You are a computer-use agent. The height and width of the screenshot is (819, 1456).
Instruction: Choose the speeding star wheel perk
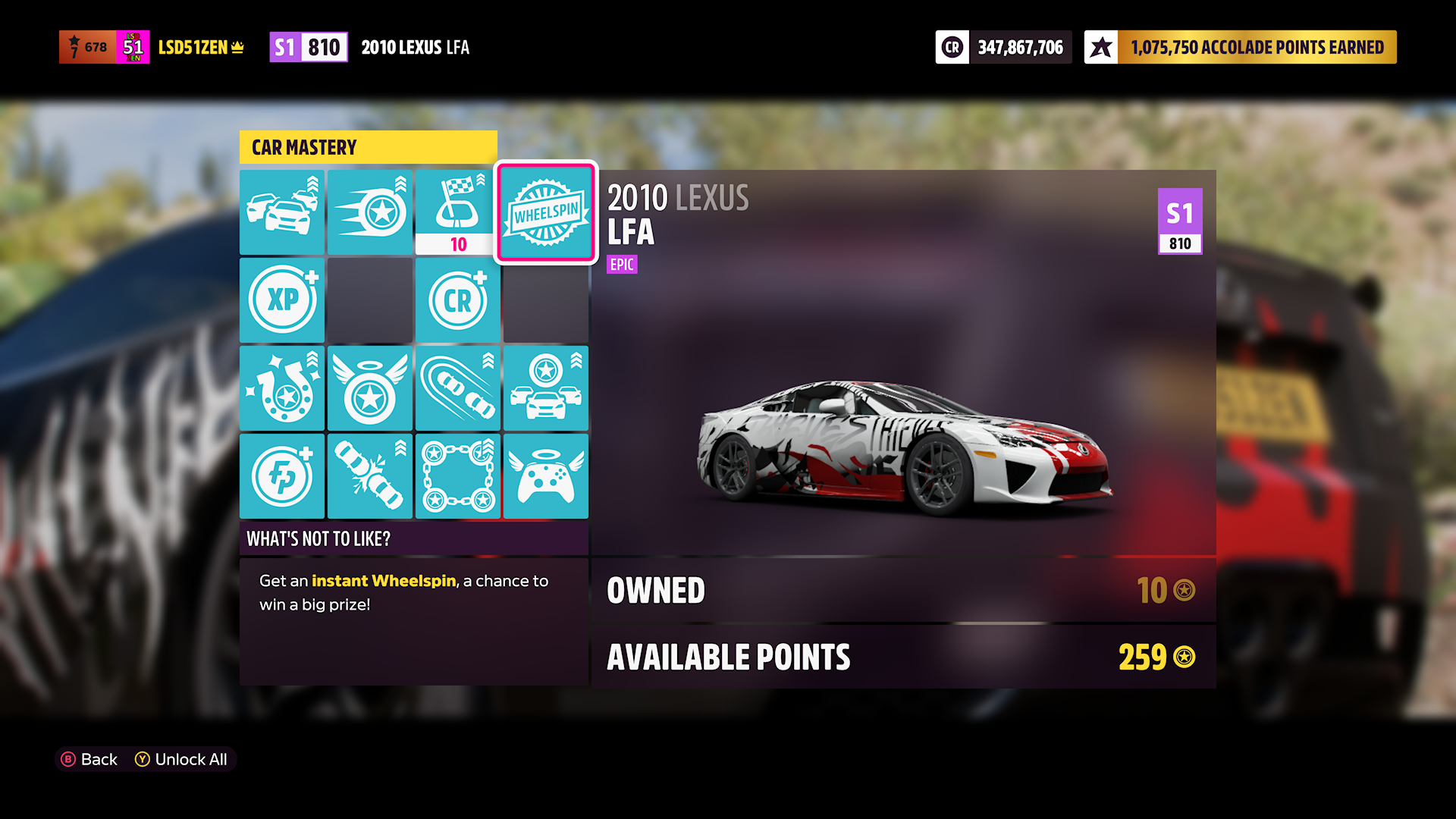pos(370,212)
